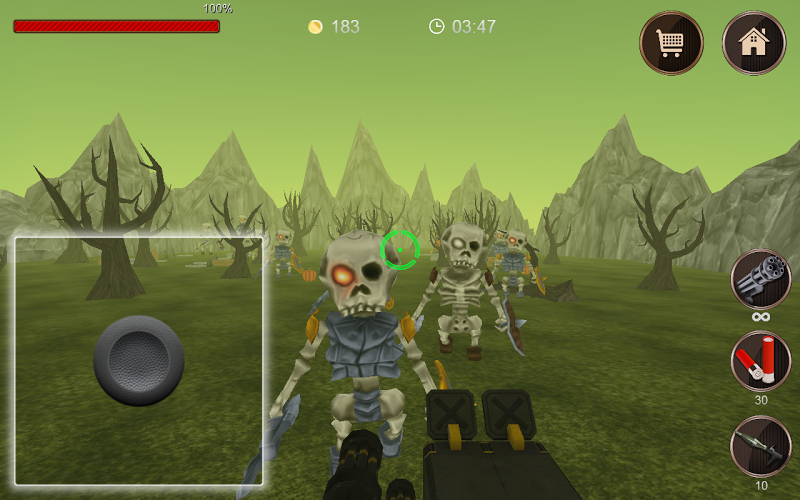The height and width of the screenshot is (500, 800).
Task: Tap the virtual joystick knob
Action: (139, 360)
